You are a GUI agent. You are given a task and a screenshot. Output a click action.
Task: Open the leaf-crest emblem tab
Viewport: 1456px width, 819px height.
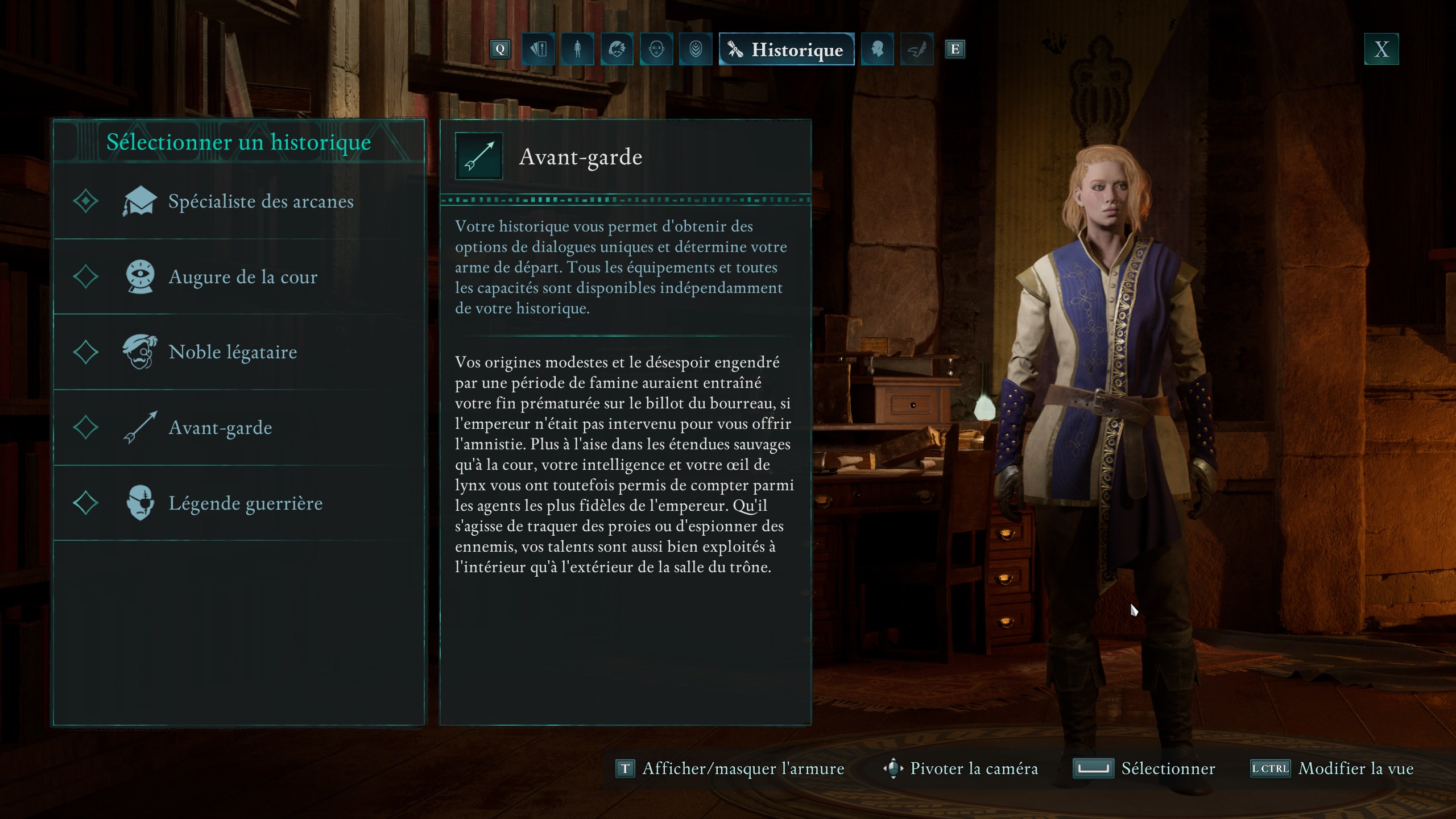(x=696, y=49)
